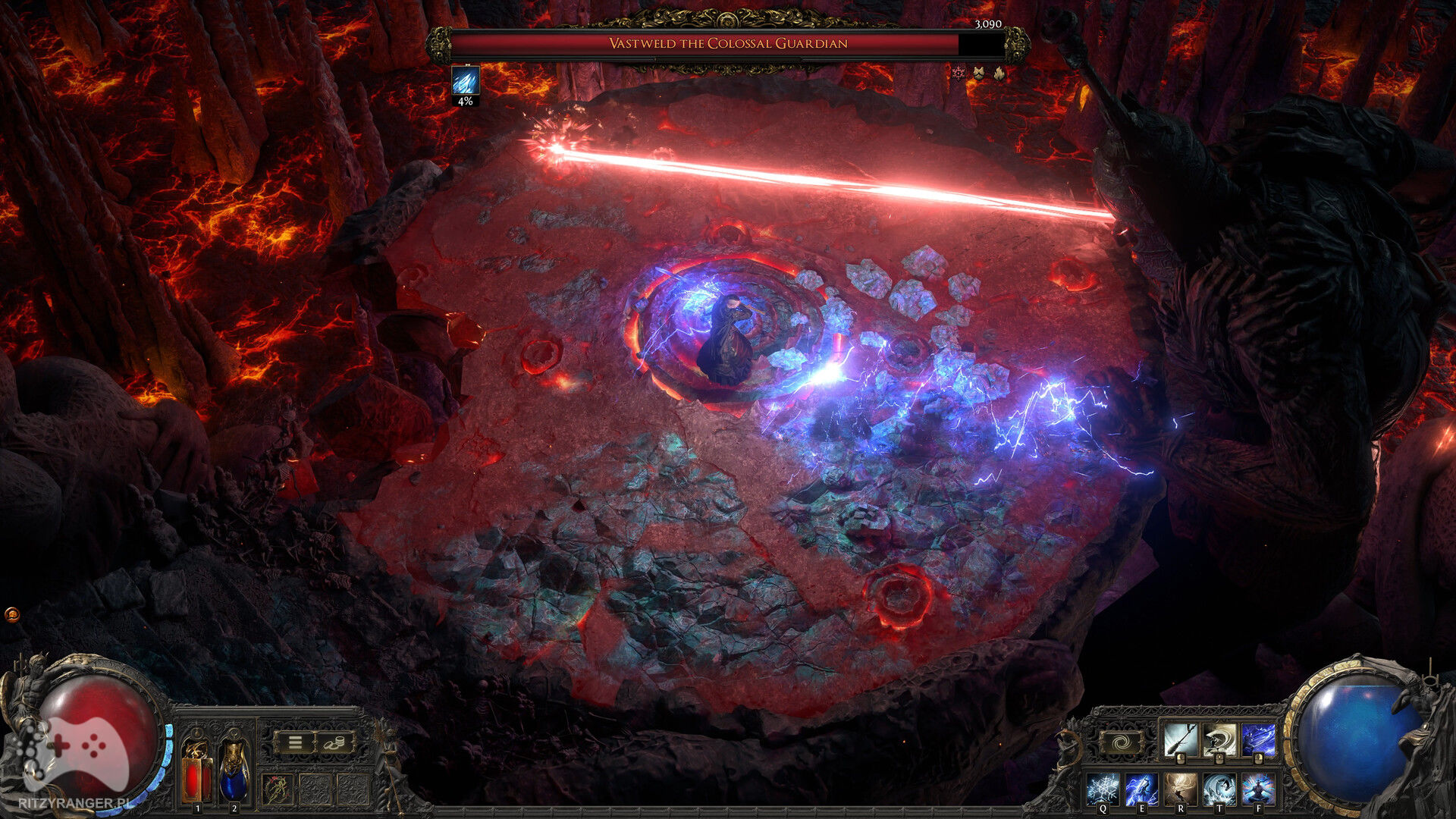The width and height of the screenshot is (1456, 819).
Task: Open the coins and rings shop button
Action: [334, 742]
